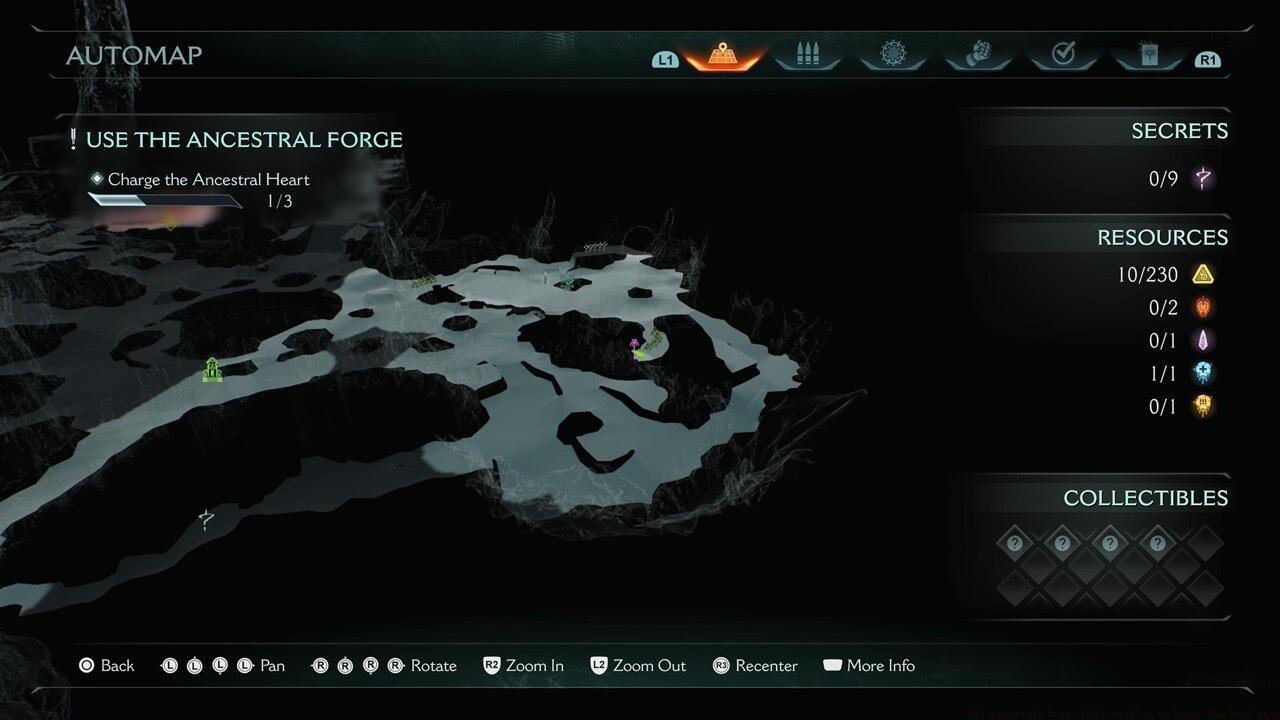Click the More Info option
This screenshot has height=720, width=1280.
pos(868,665)
